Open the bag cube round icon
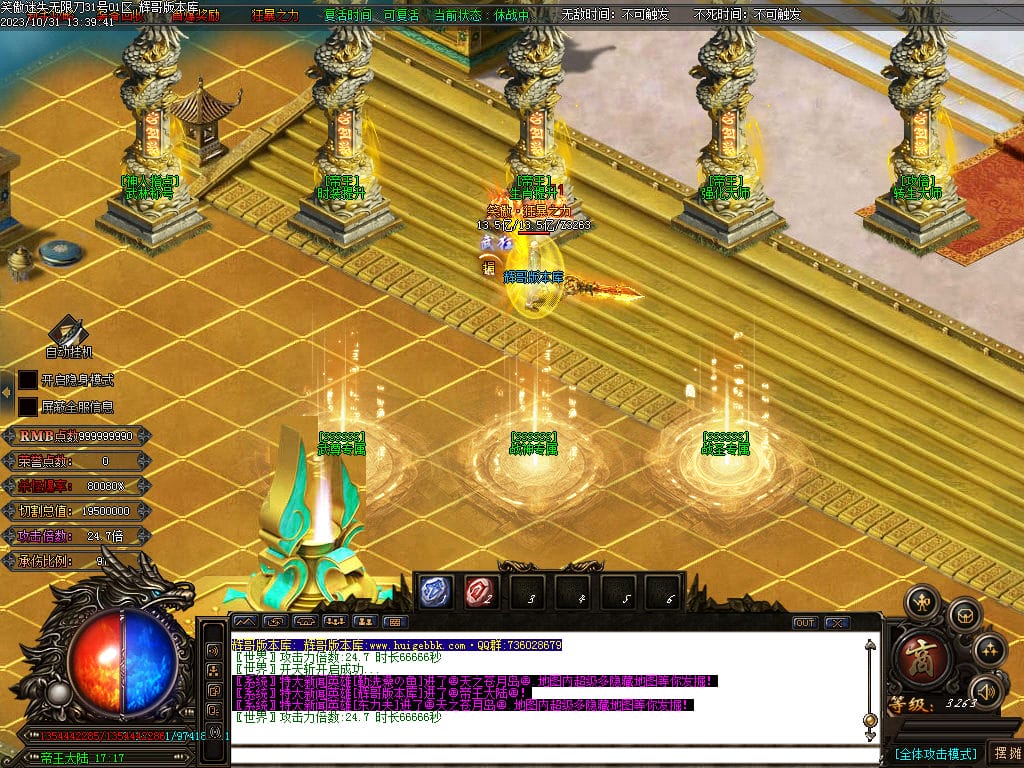Viewport: 1024px width, 768px height. [x=963, y=613]
